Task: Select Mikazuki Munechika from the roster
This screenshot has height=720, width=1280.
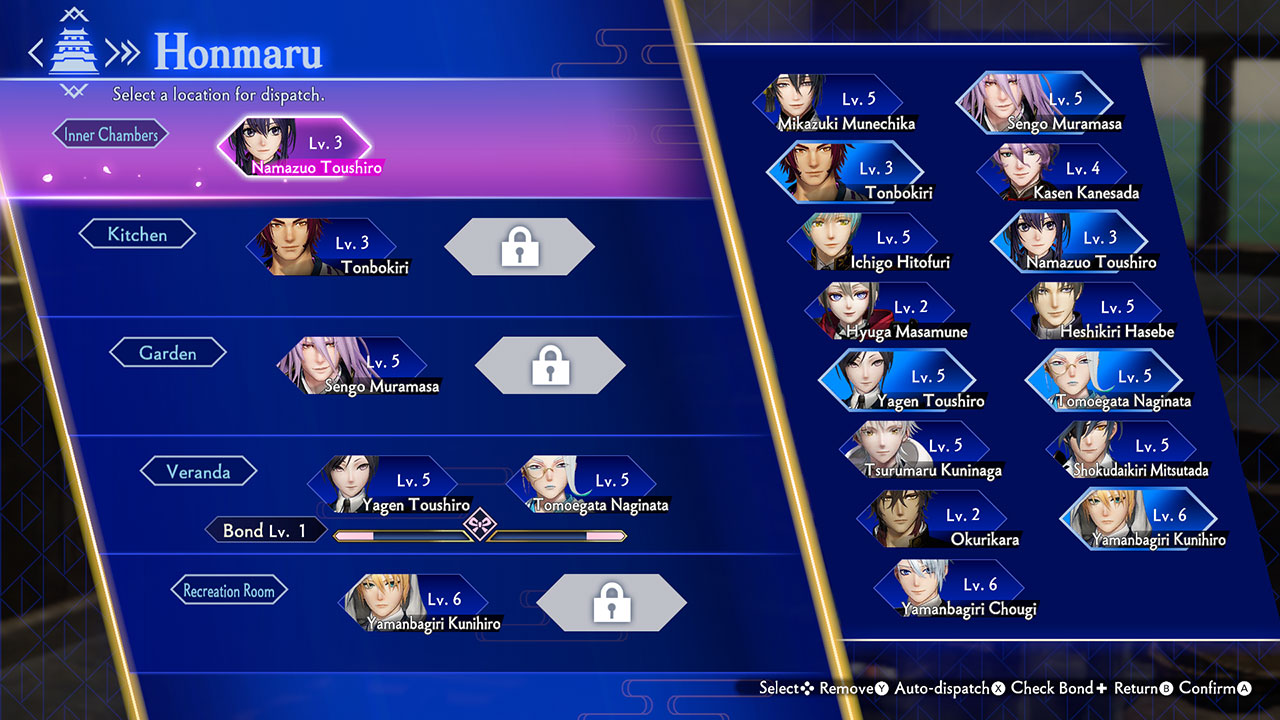Action: click(832, 107)
